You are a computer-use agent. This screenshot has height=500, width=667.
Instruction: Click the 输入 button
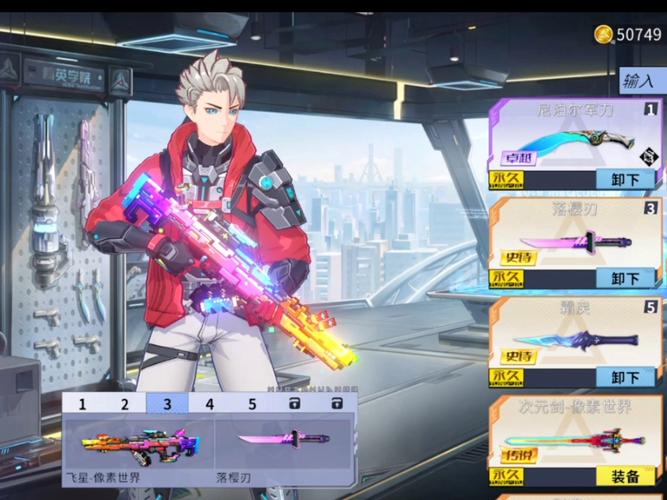(x=639, y=81)
